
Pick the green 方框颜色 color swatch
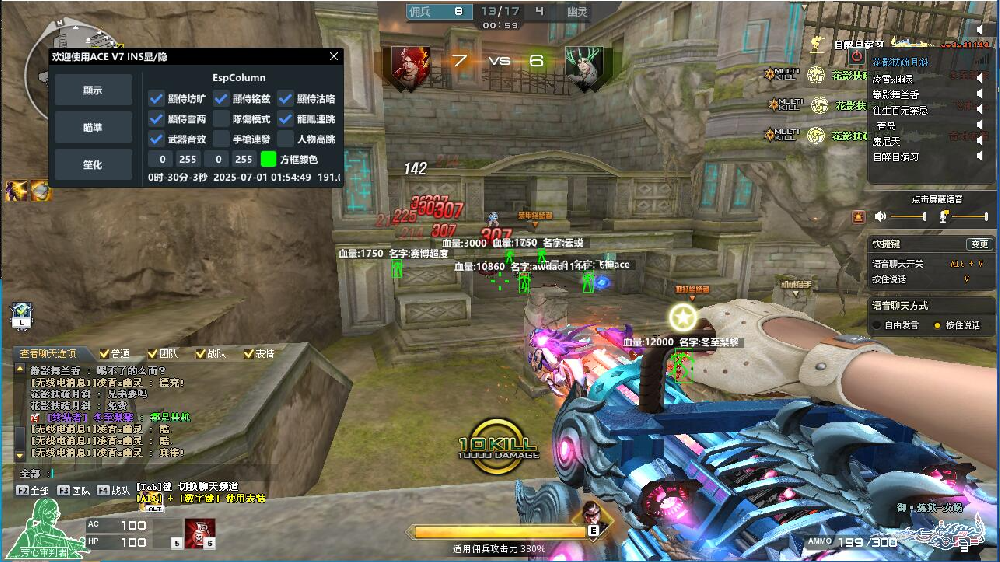[x=268, y=159]
